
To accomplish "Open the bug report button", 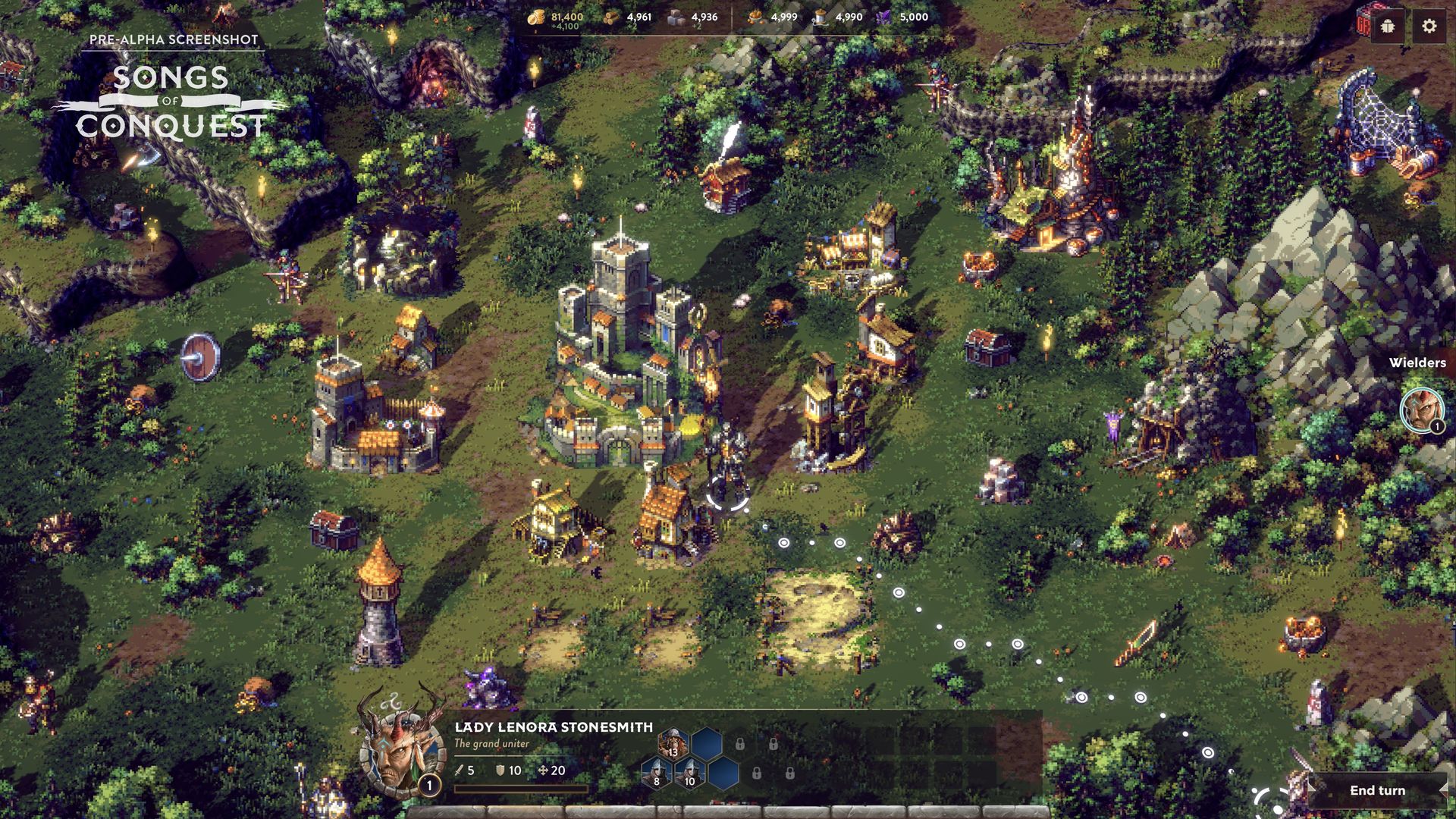I will [x=1388, y=27].
